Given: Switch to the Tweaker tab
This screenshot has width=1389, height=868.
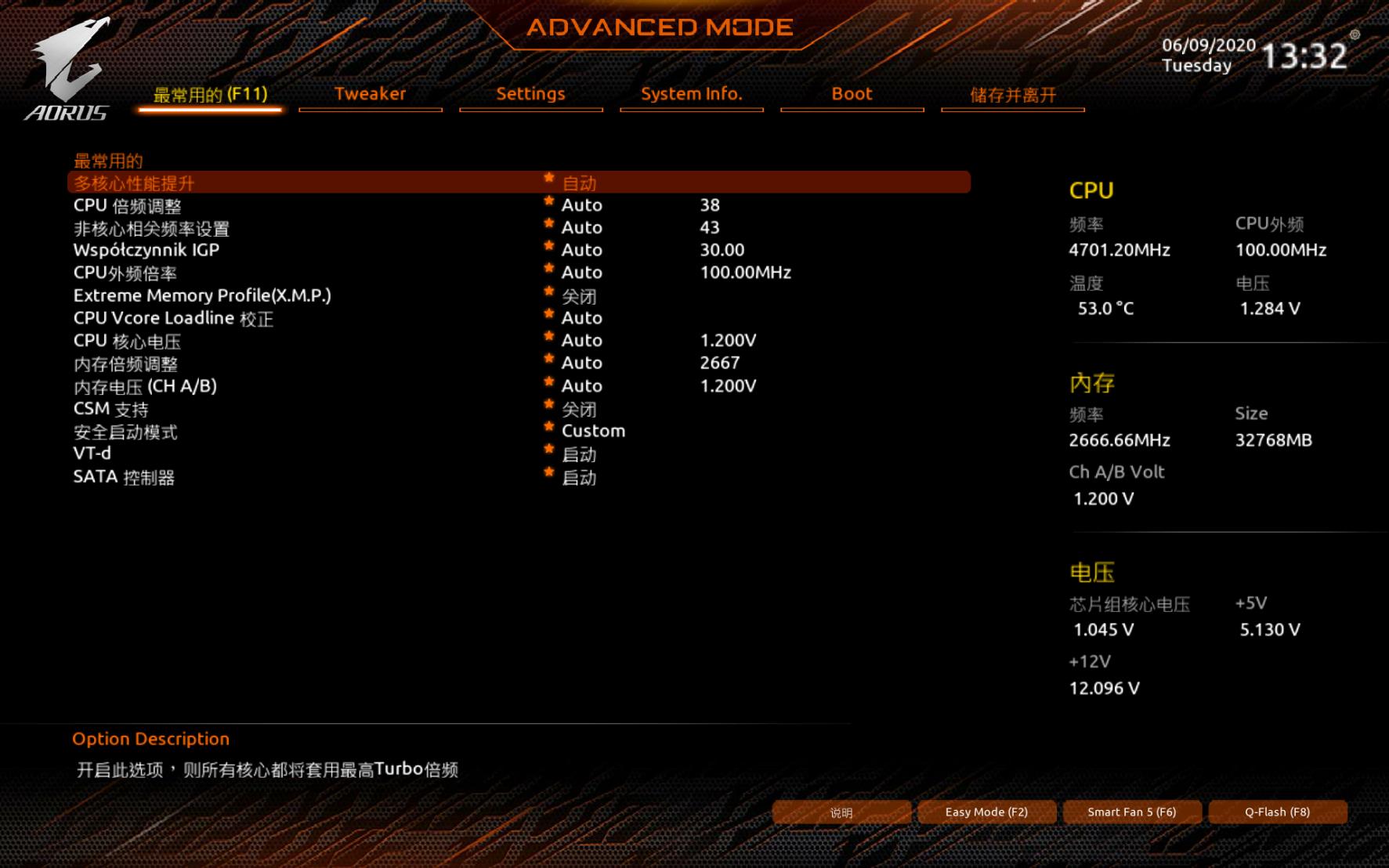Looking at the screenshot, I should (370, 94).
